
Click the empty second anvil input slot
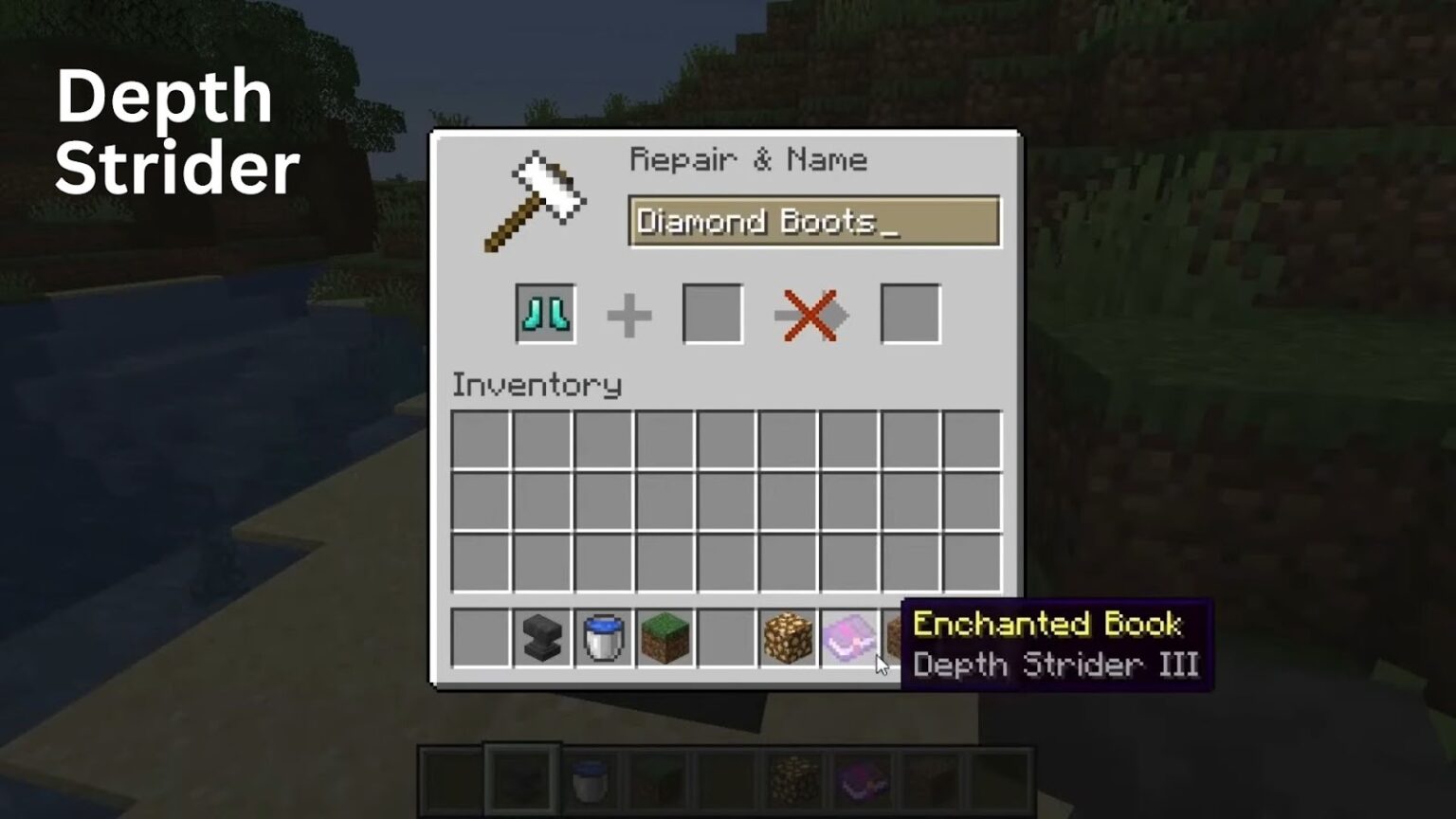coord(712,314)
